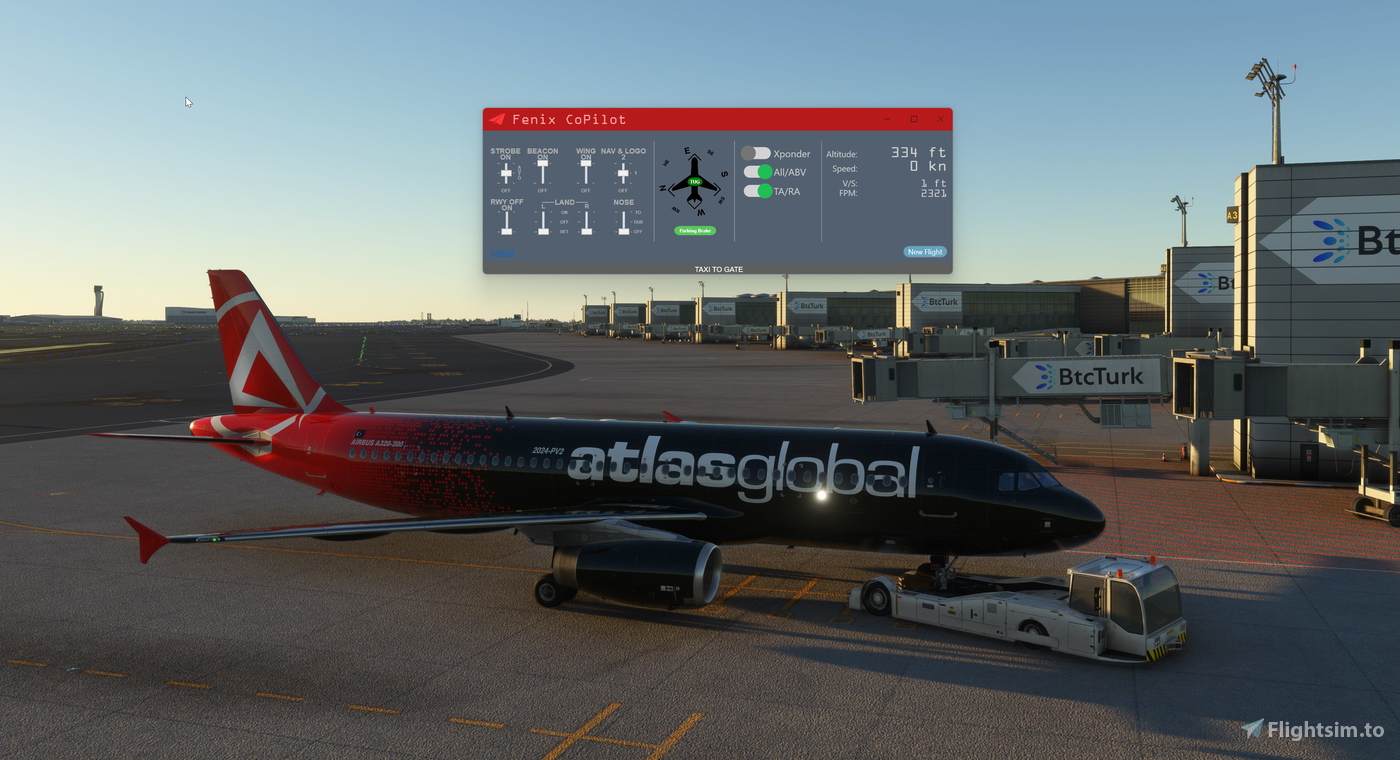The image size is (1400, 760).
Task: Set the right LAND light to ON
Action: click(586, 212)
